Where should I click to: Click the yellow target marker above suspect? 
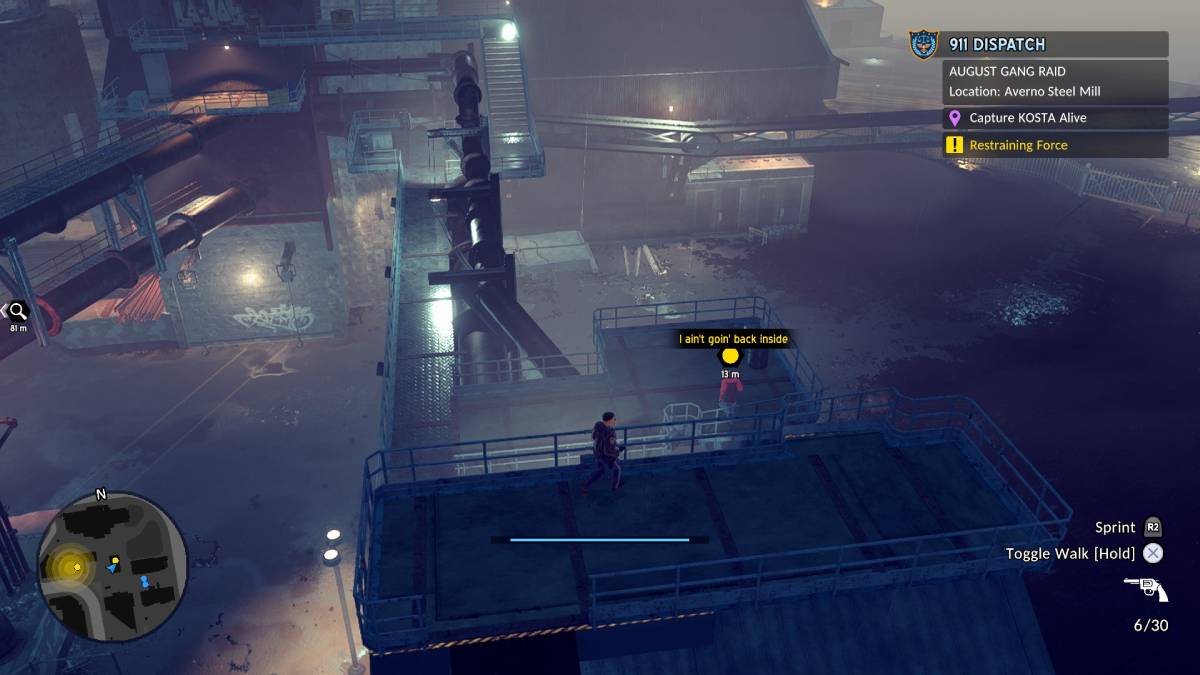click(730, 356)
